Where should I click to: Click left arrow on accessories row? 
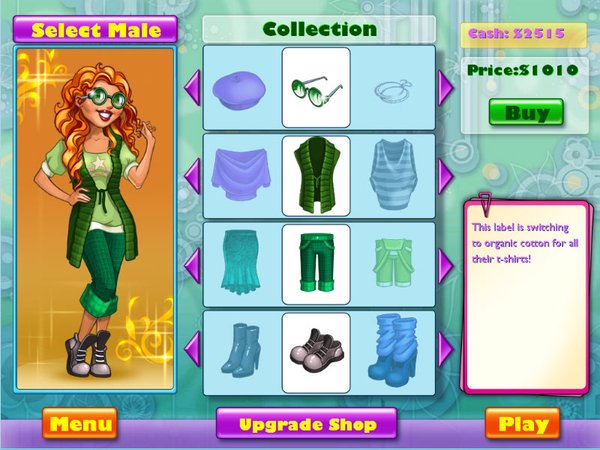point(192,88)
